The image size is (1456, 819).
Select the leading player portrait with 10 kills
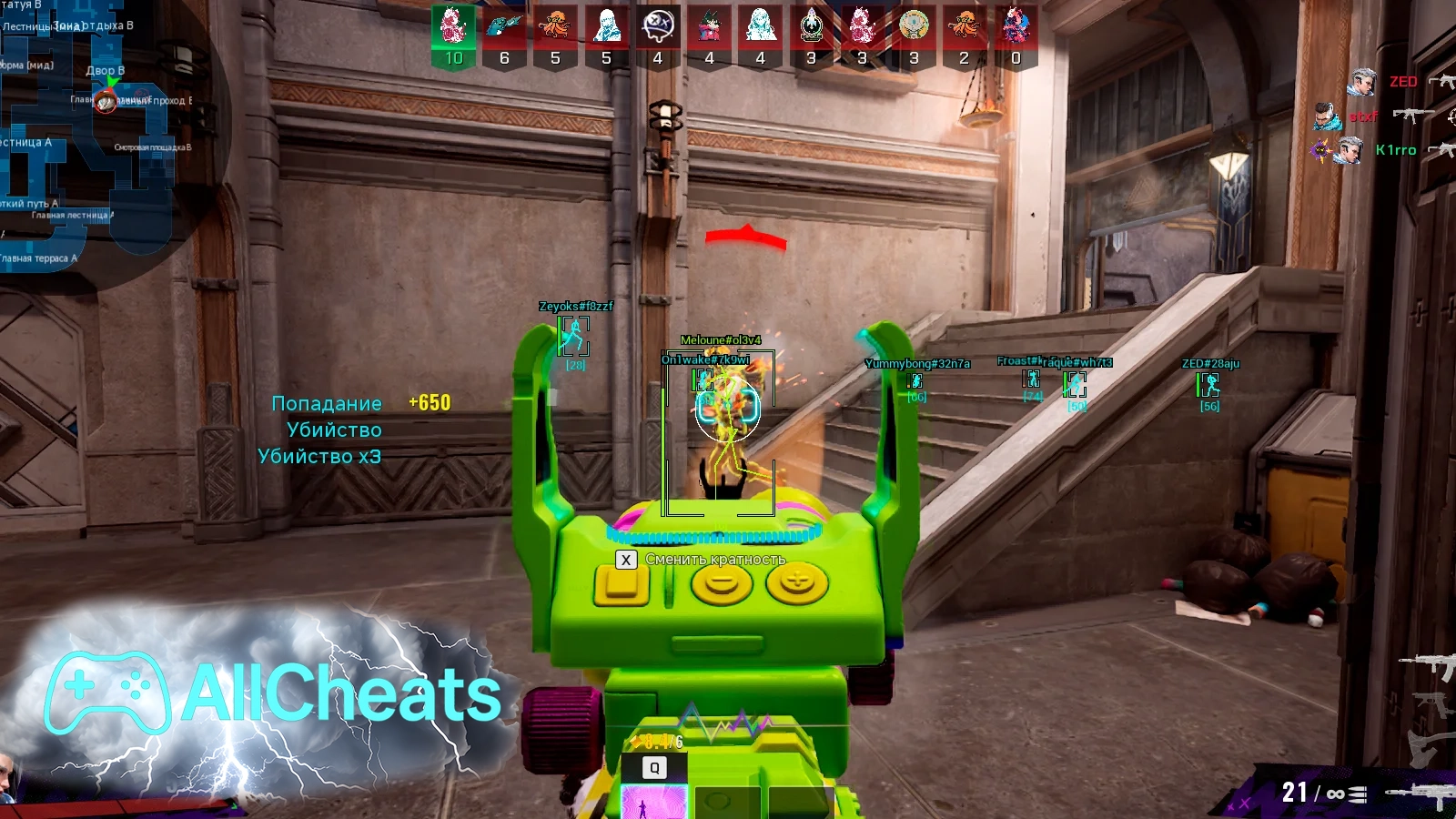(453, 27)
